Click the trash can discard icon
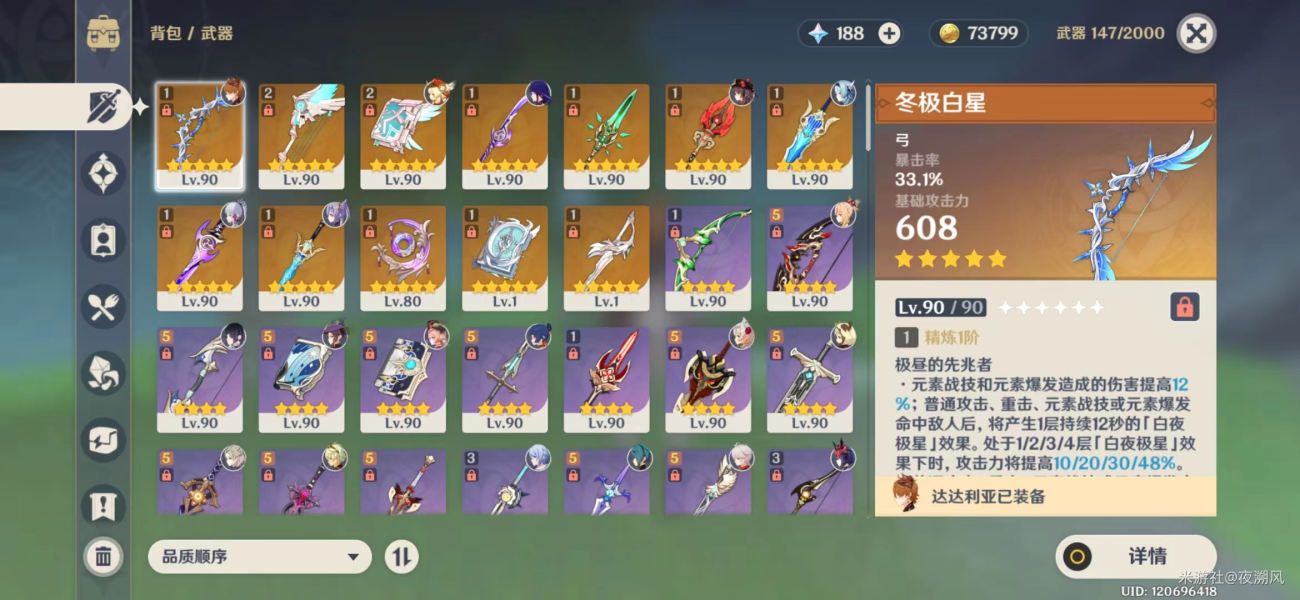This screenshot has height=600, width=1300. [x=103, y=557]
